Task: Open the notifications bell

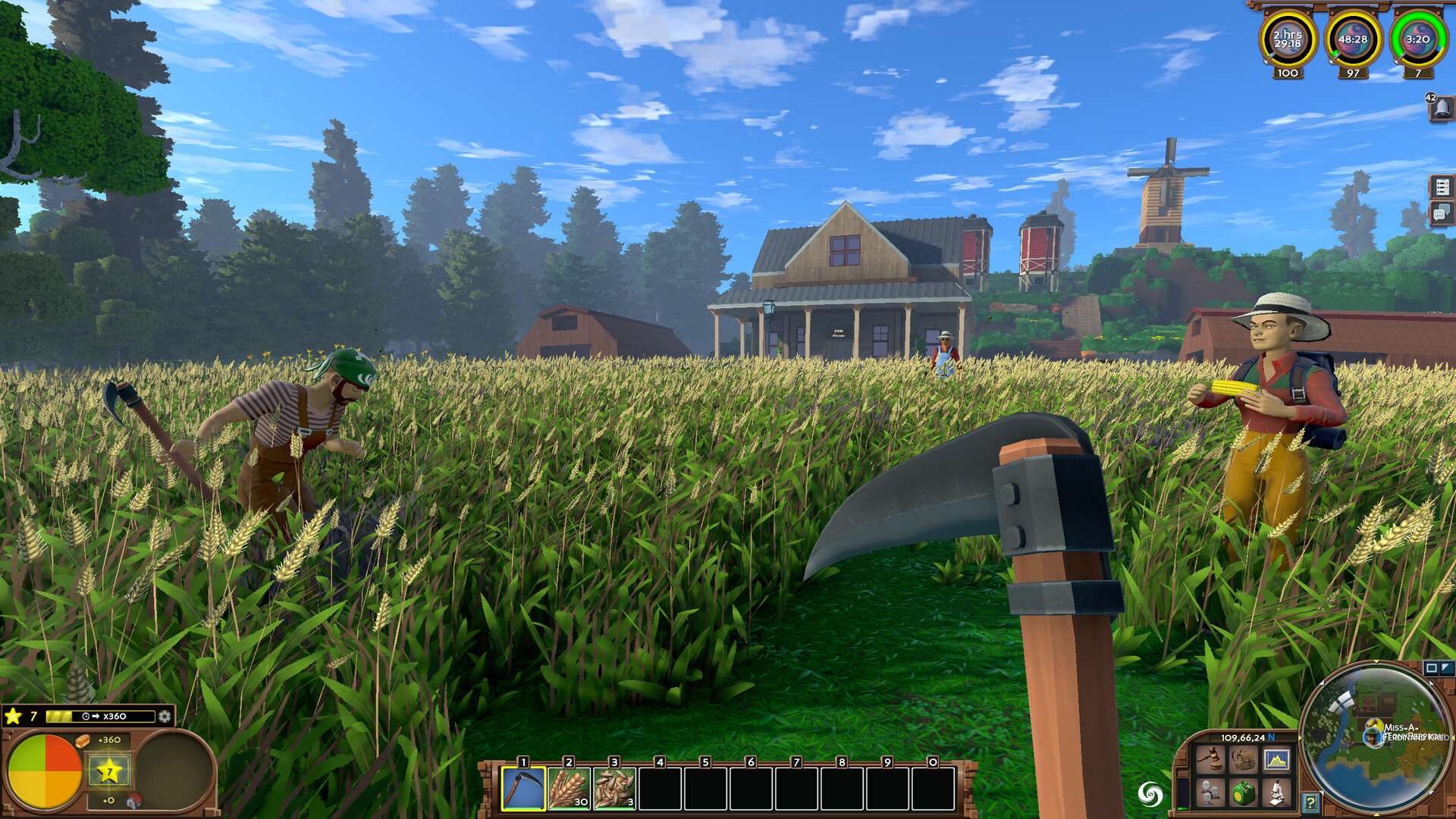Action: 1442,108
